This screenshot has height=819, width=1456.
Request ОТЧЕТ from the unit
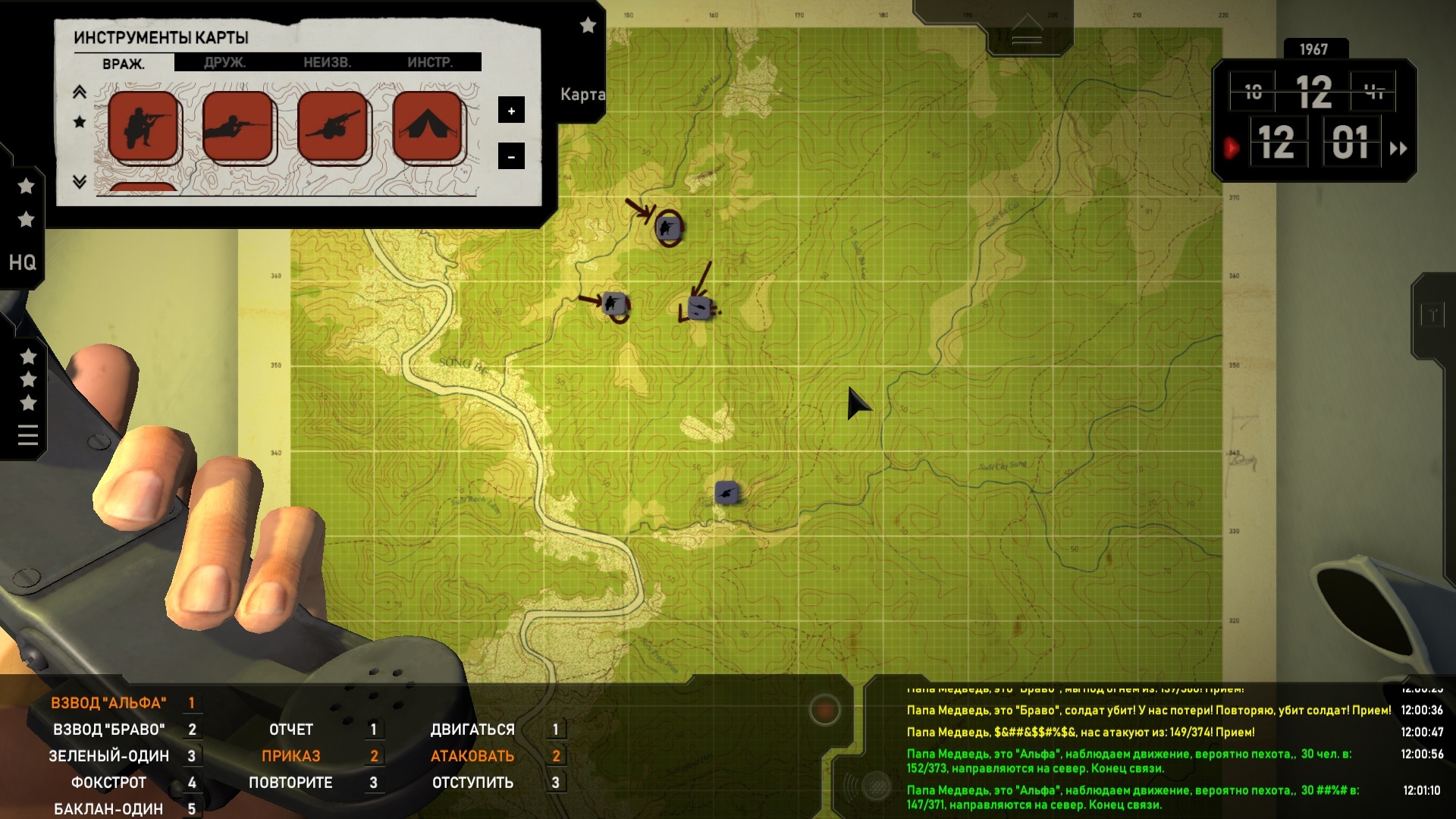291,730
